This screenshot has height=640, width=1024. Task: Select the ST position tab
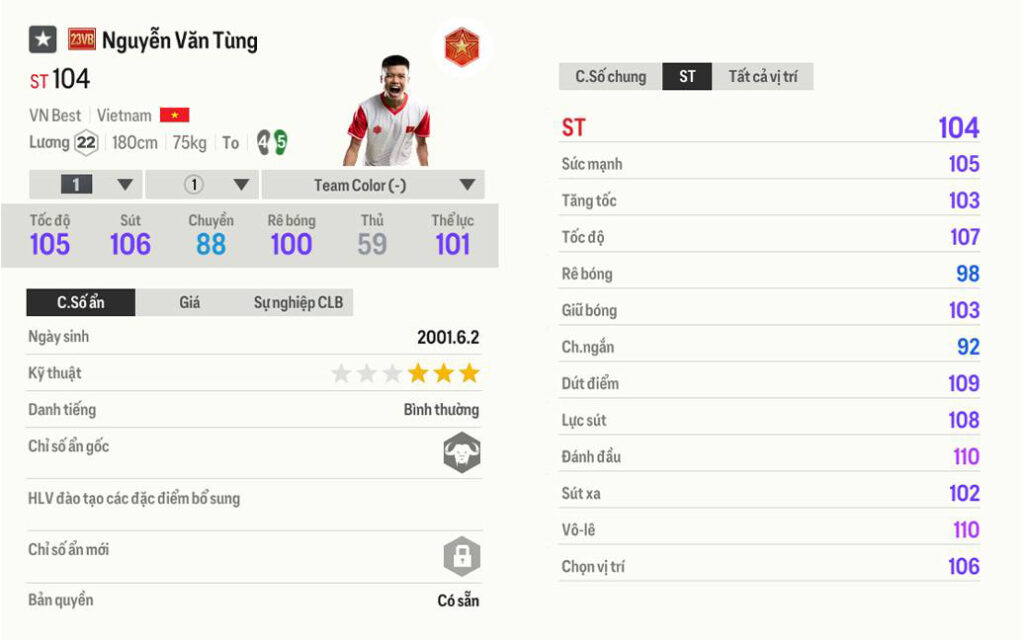click(x=687, y=77)
